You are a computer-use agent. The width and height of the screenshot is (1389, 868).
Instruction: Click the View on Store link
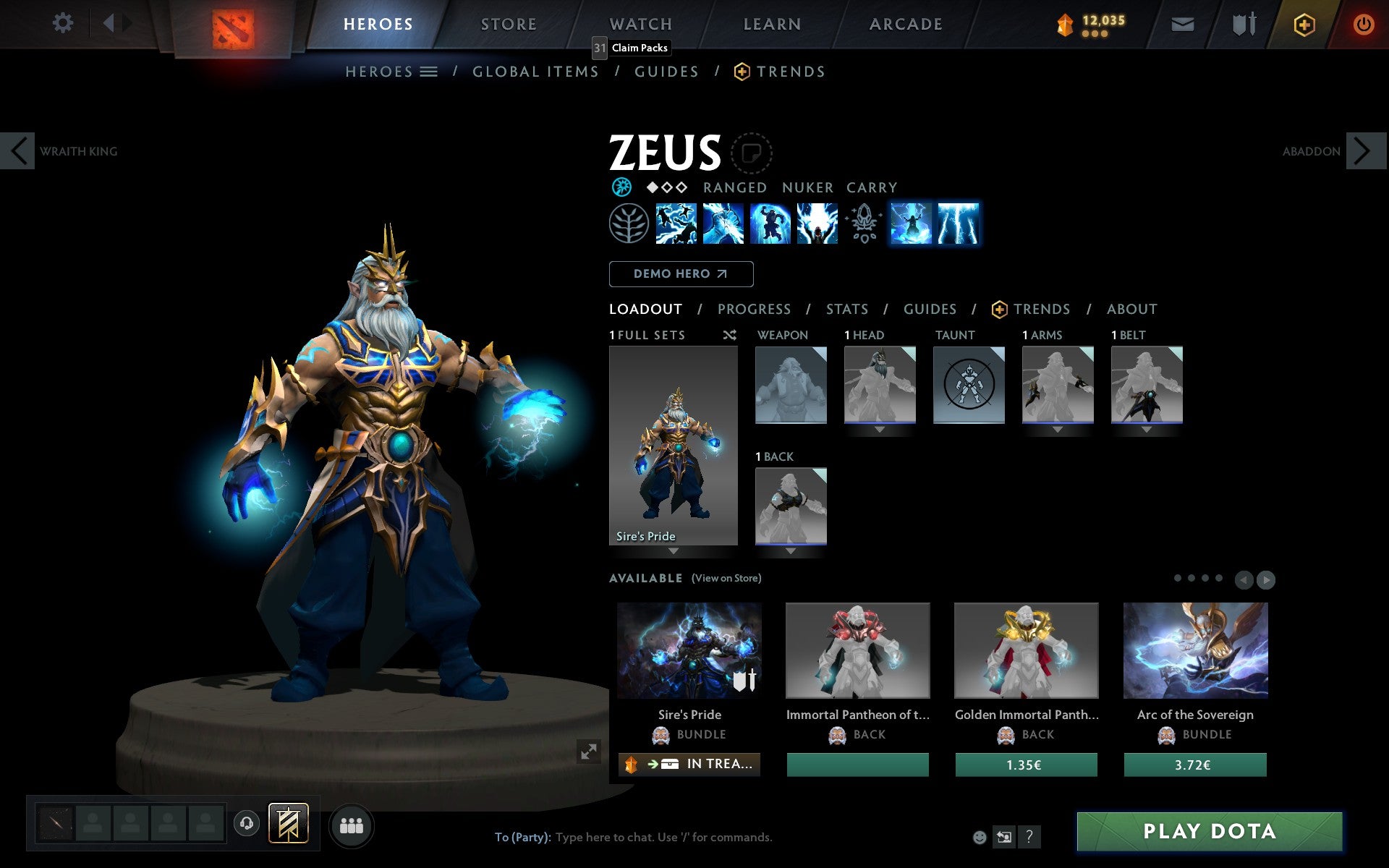point(726,578)
